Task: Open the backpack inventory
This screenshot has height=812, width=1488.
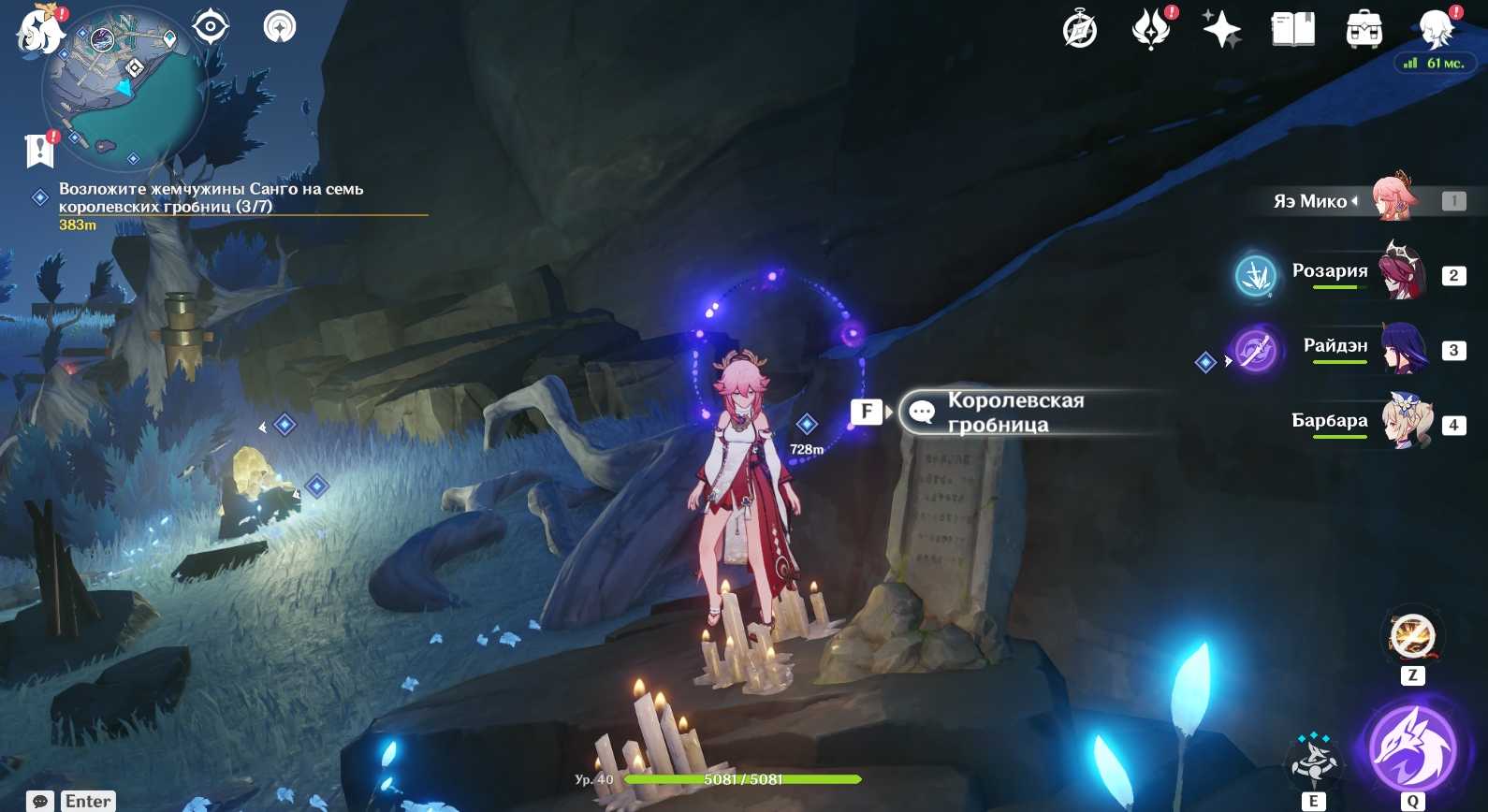Action: (1364, 30)
